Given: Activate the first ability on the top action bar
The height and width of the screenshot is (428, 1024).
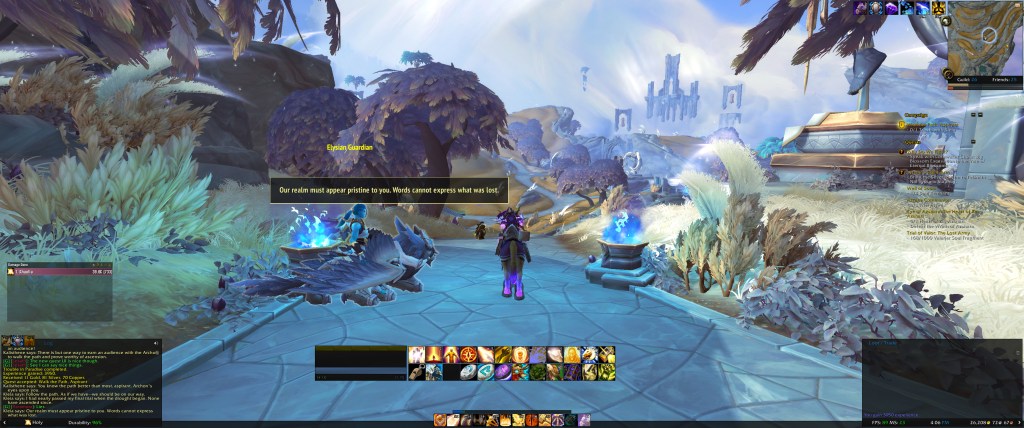Looking at the screenshot, I should pyautogui.click(x=416, y=354).
